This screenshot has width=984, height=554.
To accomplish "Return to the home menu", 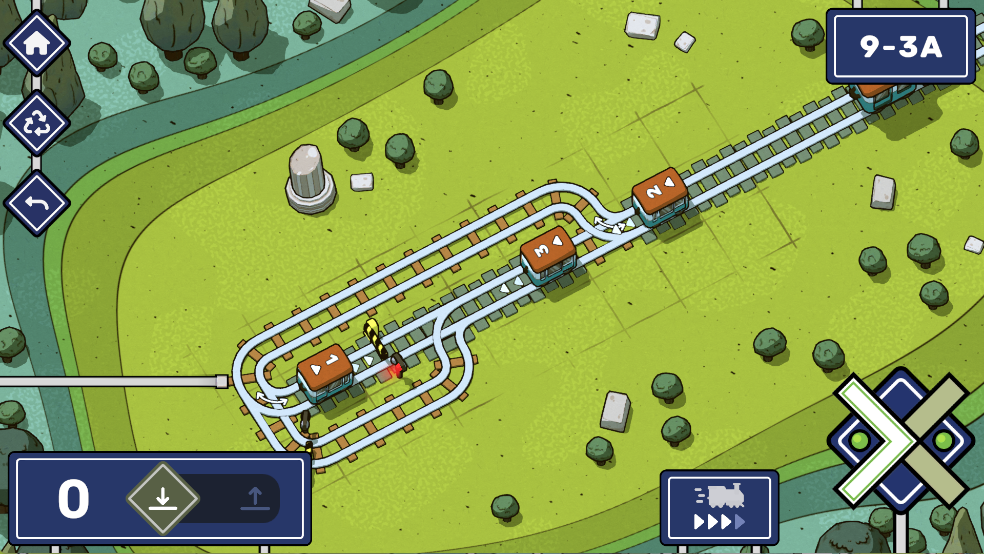I will coord(37,44).
